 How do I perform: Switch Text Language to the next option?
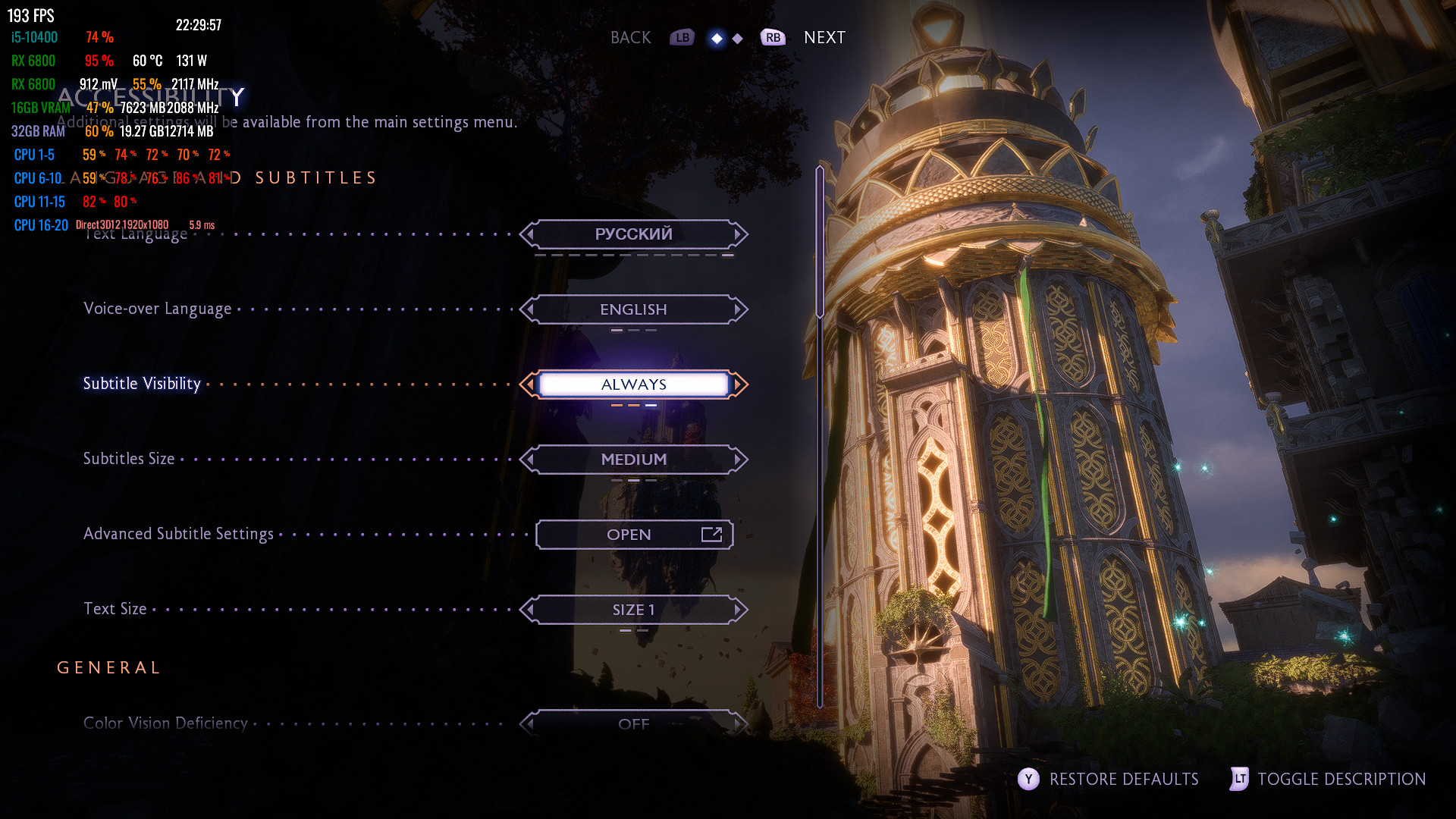[x=739, y=234]
